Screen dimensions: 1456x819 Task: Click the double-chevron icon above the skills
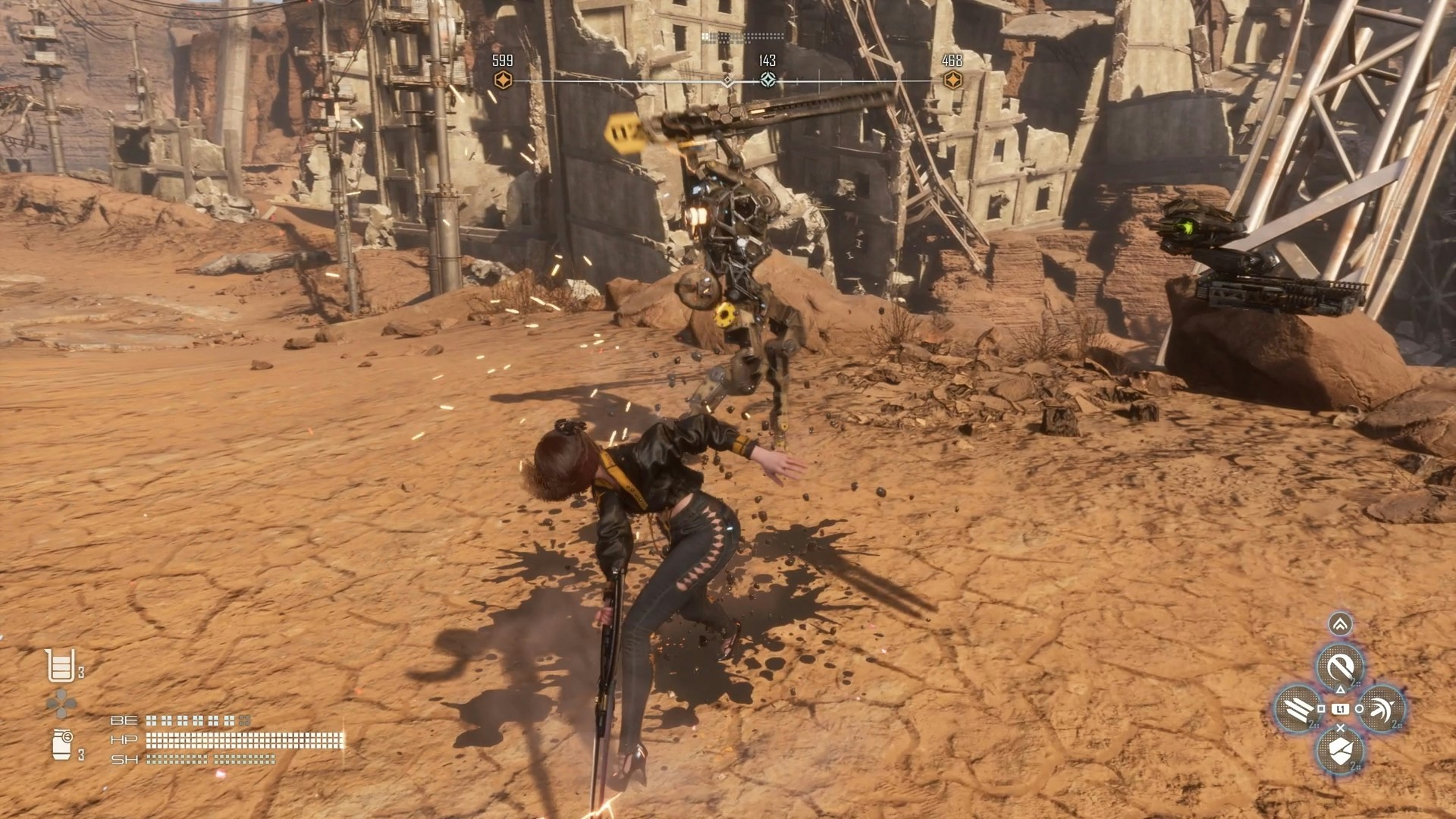[1340, 623]
